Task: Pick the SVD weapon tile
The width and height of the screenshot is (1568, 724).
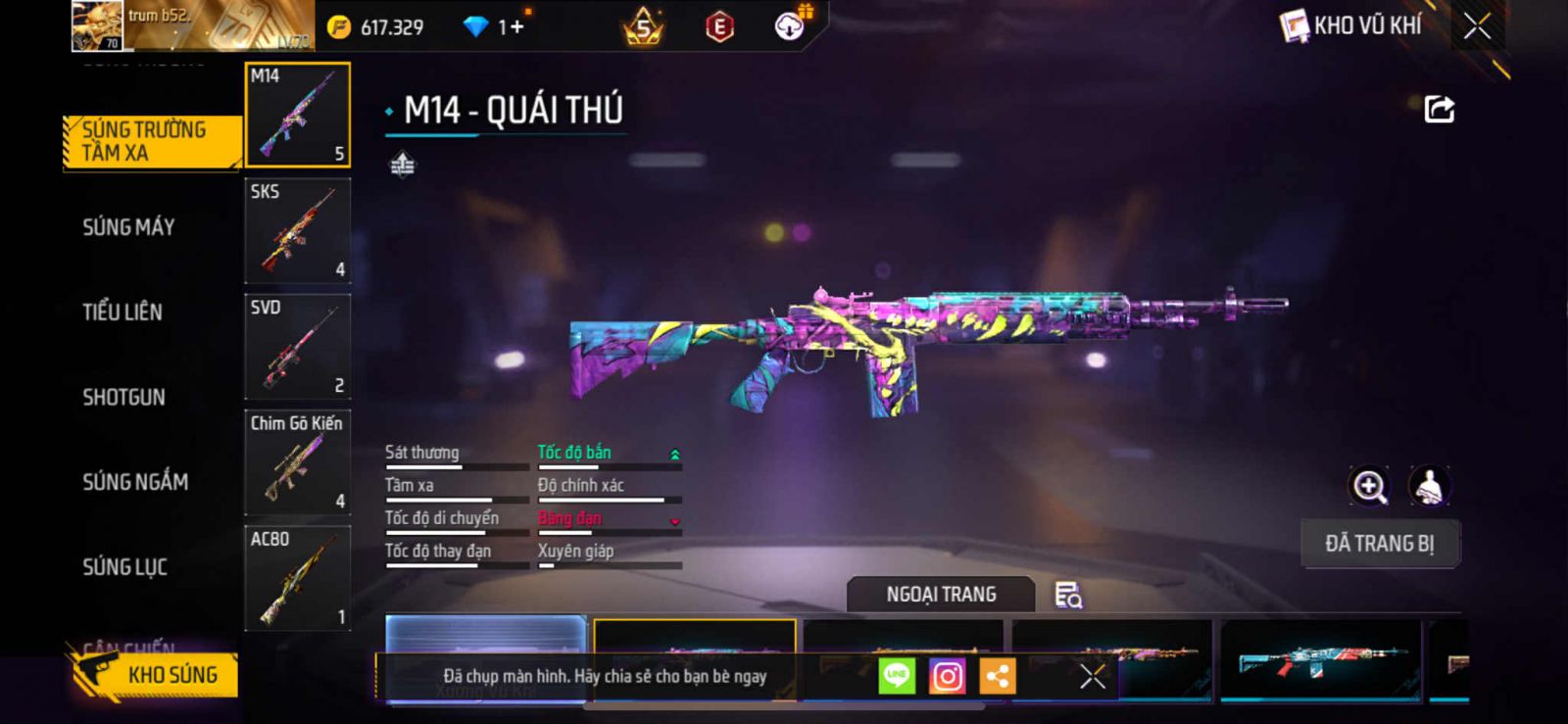Action: 298,347
